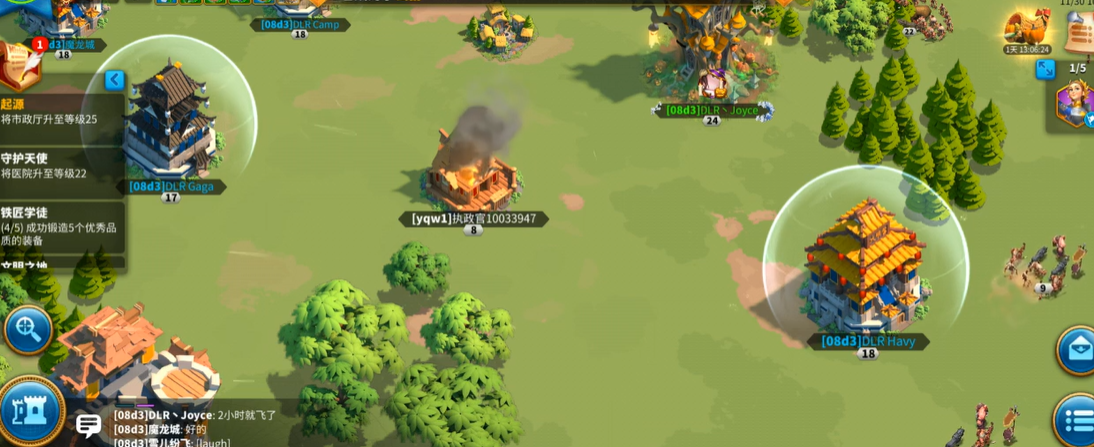The height and width of the screenshot is (447, 1094).
Task: Open the quest book with red notification
Action: [x=19, y=65]
